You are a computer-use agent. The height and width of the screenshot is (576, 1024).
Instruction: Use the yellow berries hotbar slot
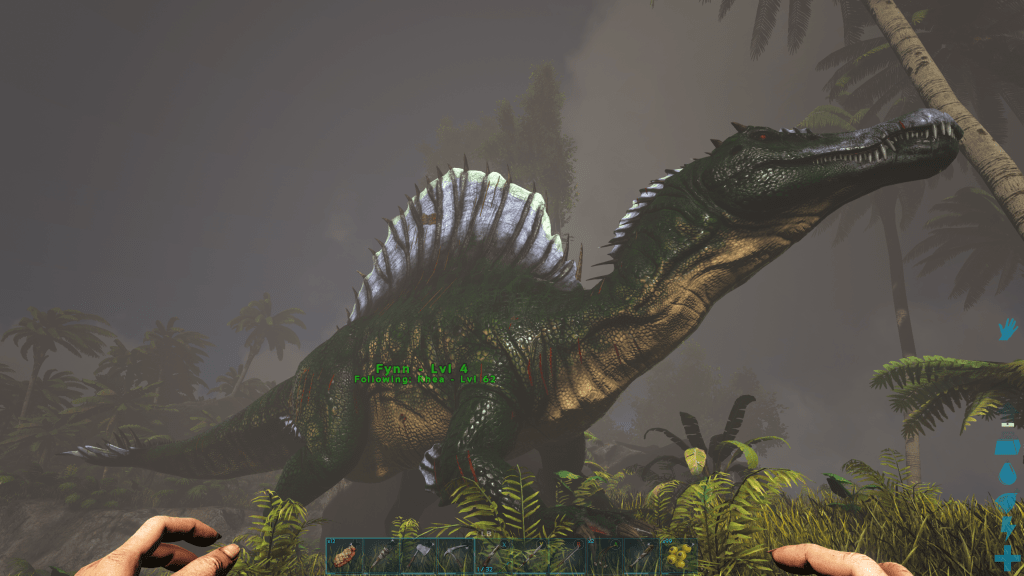pyautogui.click(x=678, y=556)
